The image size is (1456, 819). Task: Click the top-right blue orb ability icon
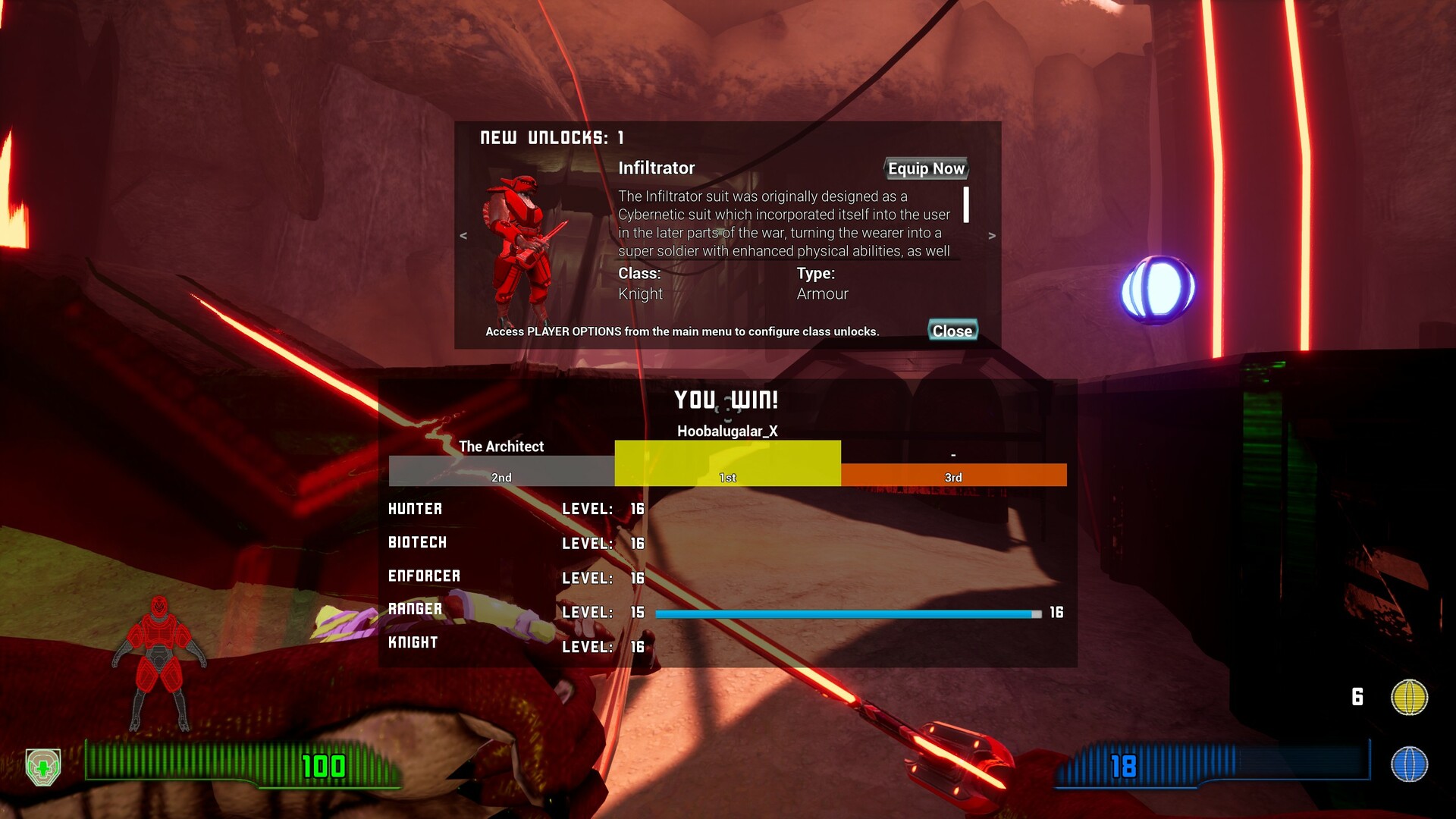[1155, 287]
